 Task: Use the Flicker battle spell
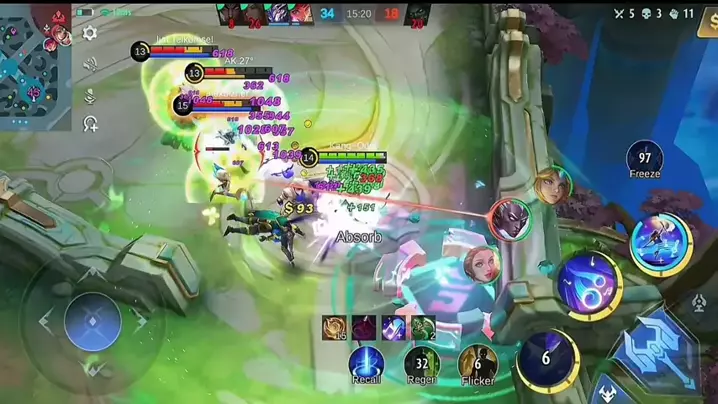pos(477,363)
